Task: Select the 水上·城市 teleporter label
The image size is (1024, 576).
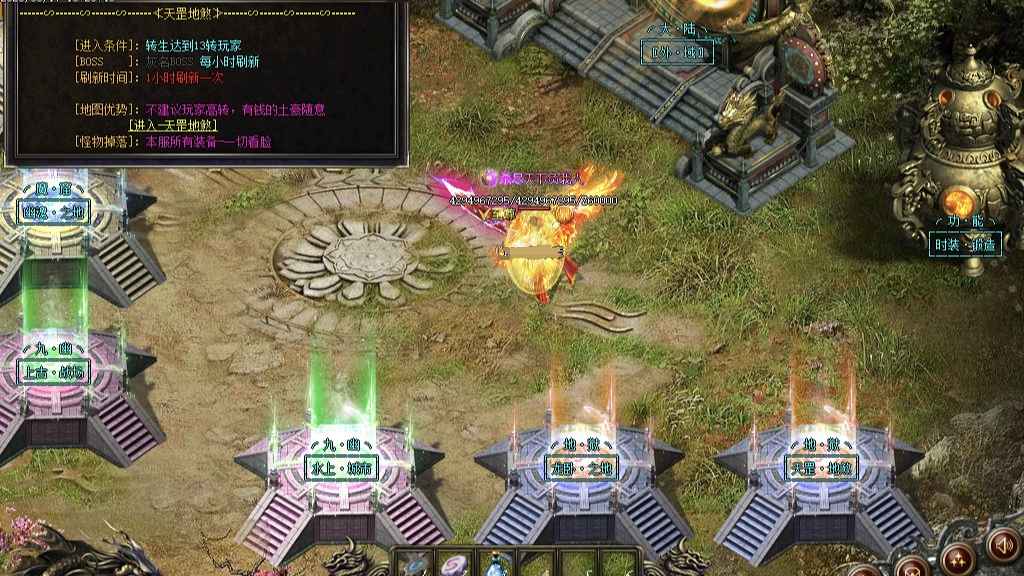Action: coord(342,467)
